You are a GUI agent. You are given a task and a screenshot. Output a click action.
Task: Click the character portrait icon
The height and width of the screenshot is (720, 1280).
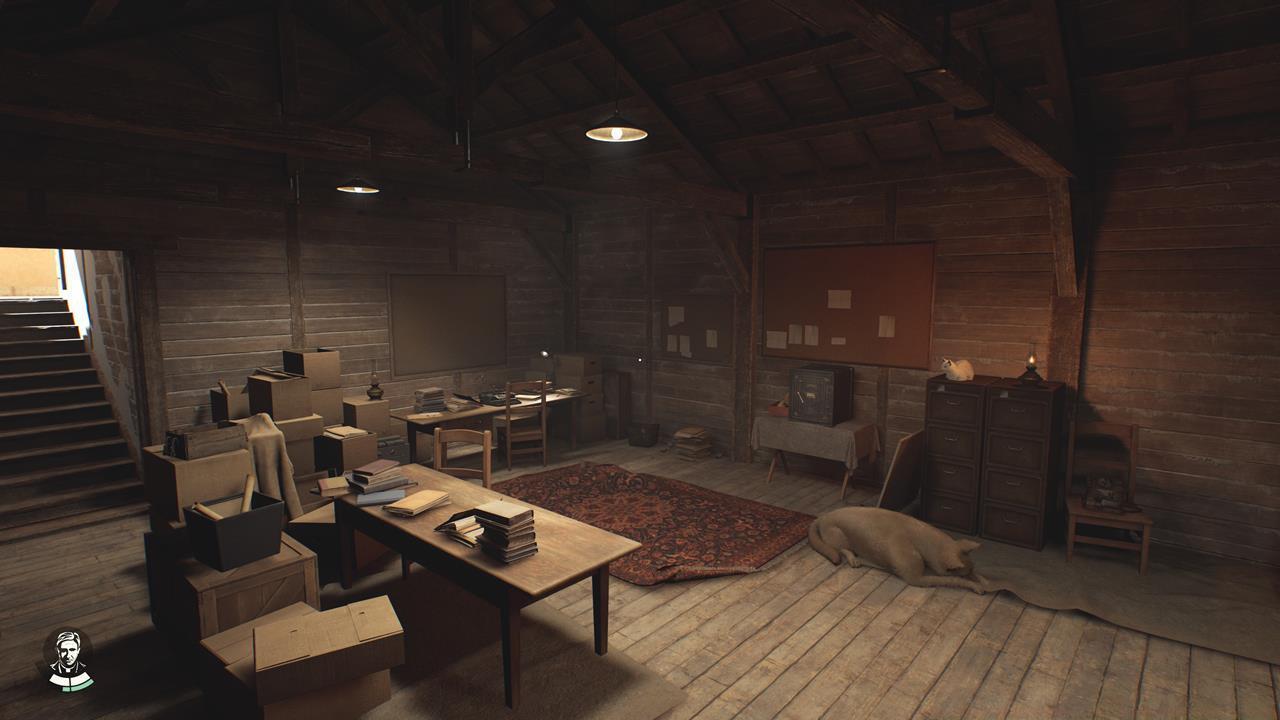pos(68,659)
